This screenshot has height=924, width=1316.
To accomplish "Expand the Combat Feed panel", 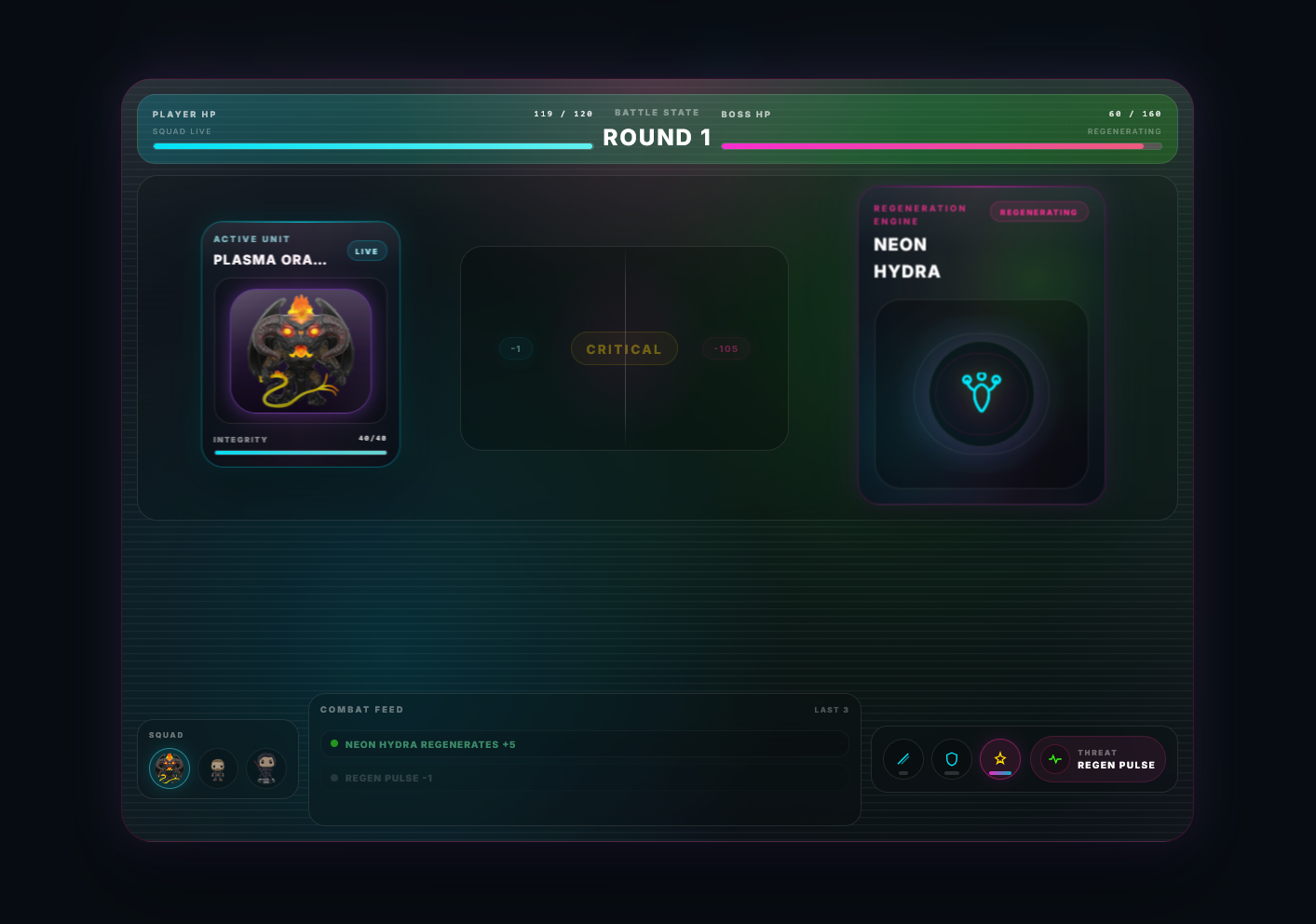I will (361, 709).
